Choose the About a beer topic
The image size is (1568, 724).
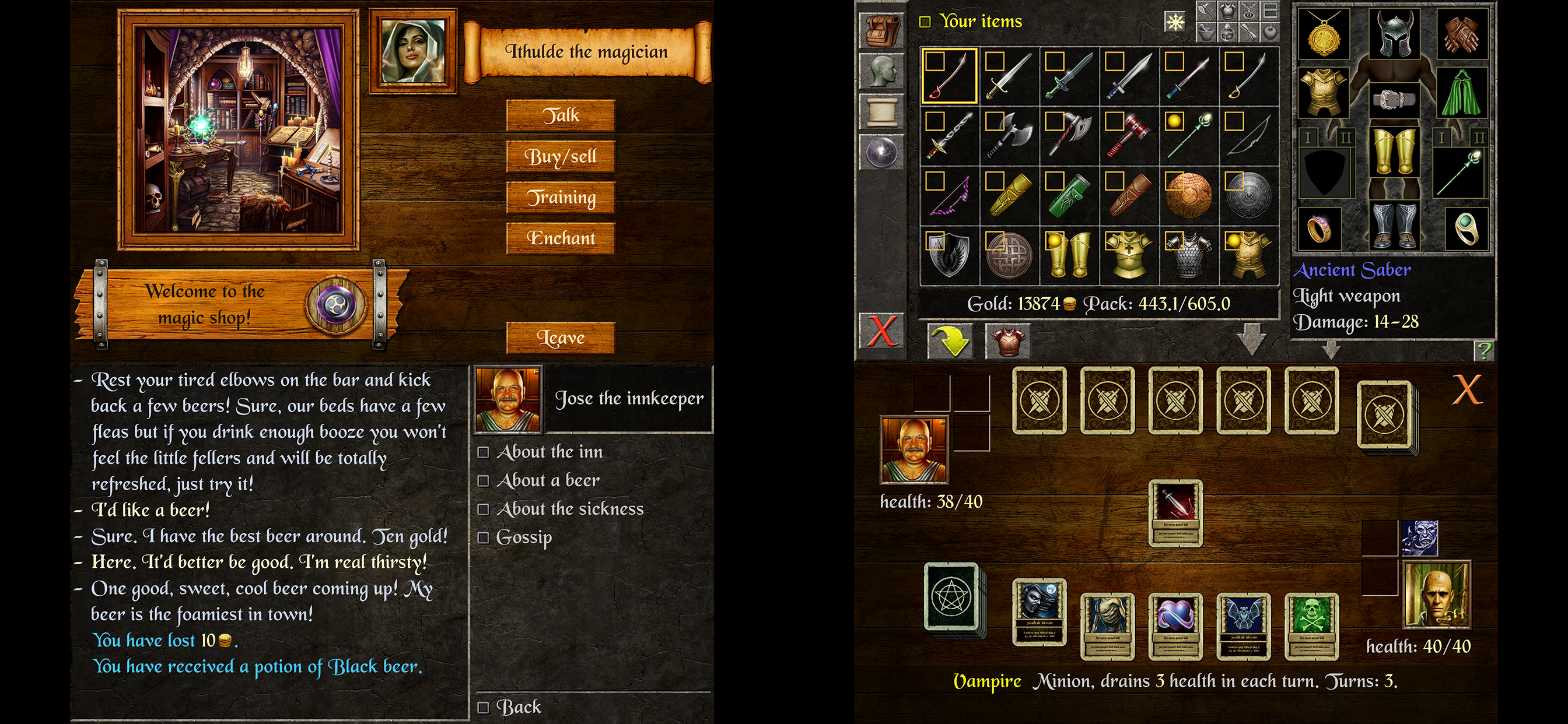point(548,481)
